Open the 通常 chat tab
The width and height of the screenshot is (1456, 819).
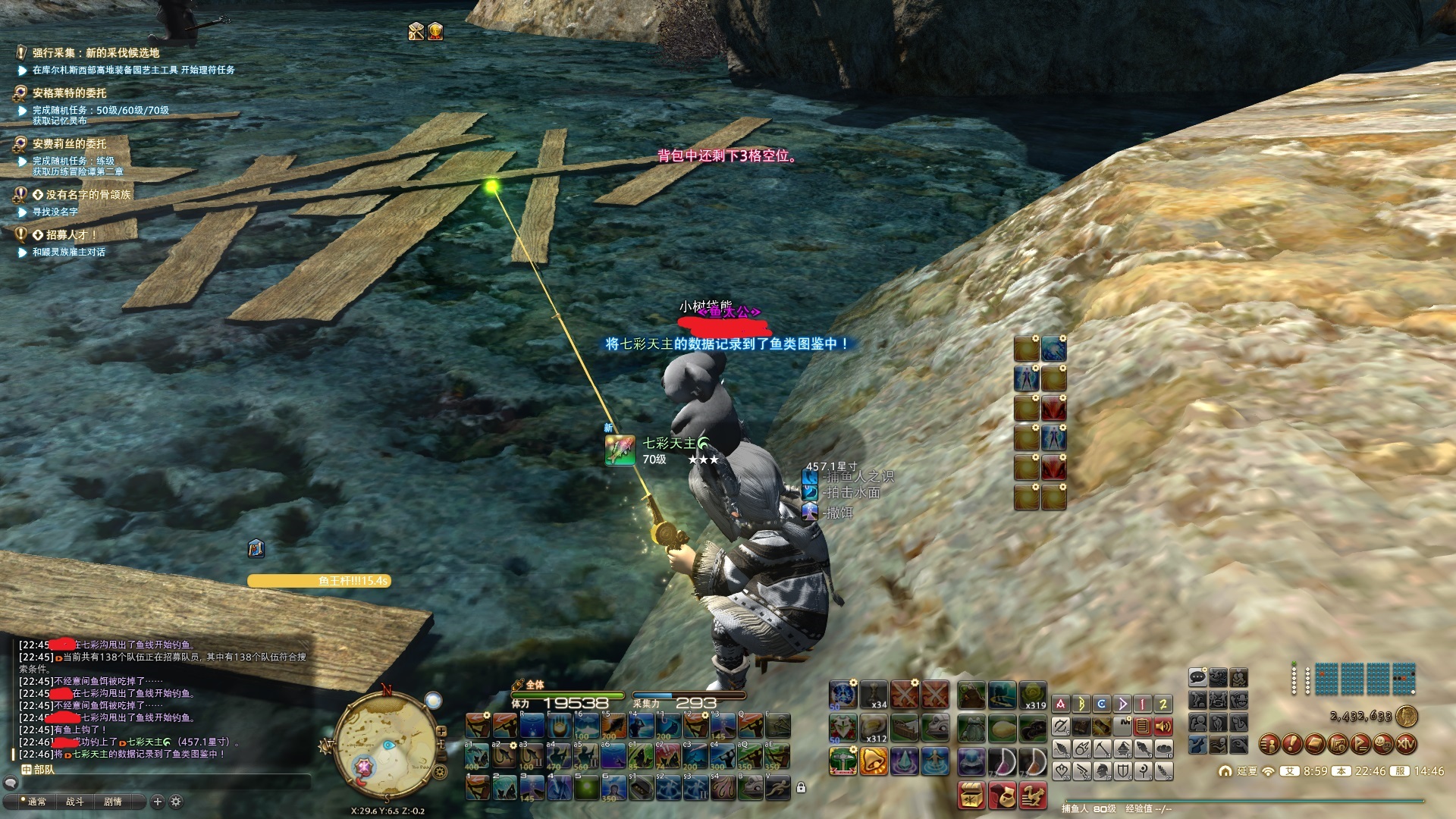click(x=36, y=802)
